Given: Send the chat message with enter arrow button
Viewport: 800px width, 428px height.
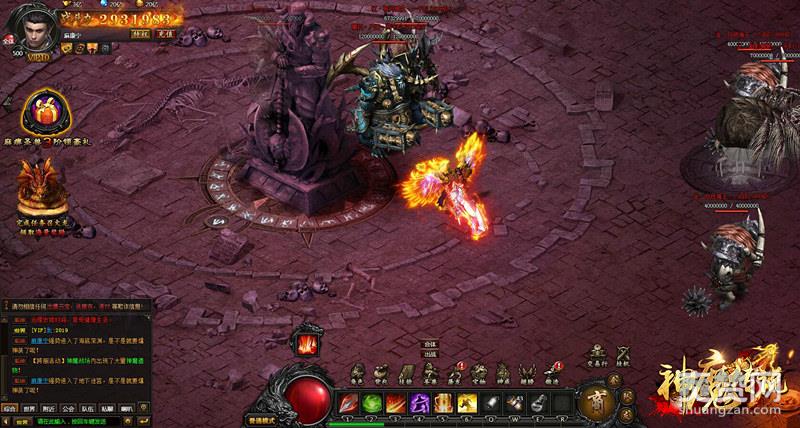Looking at the screenshot, I should coord(144,421).
